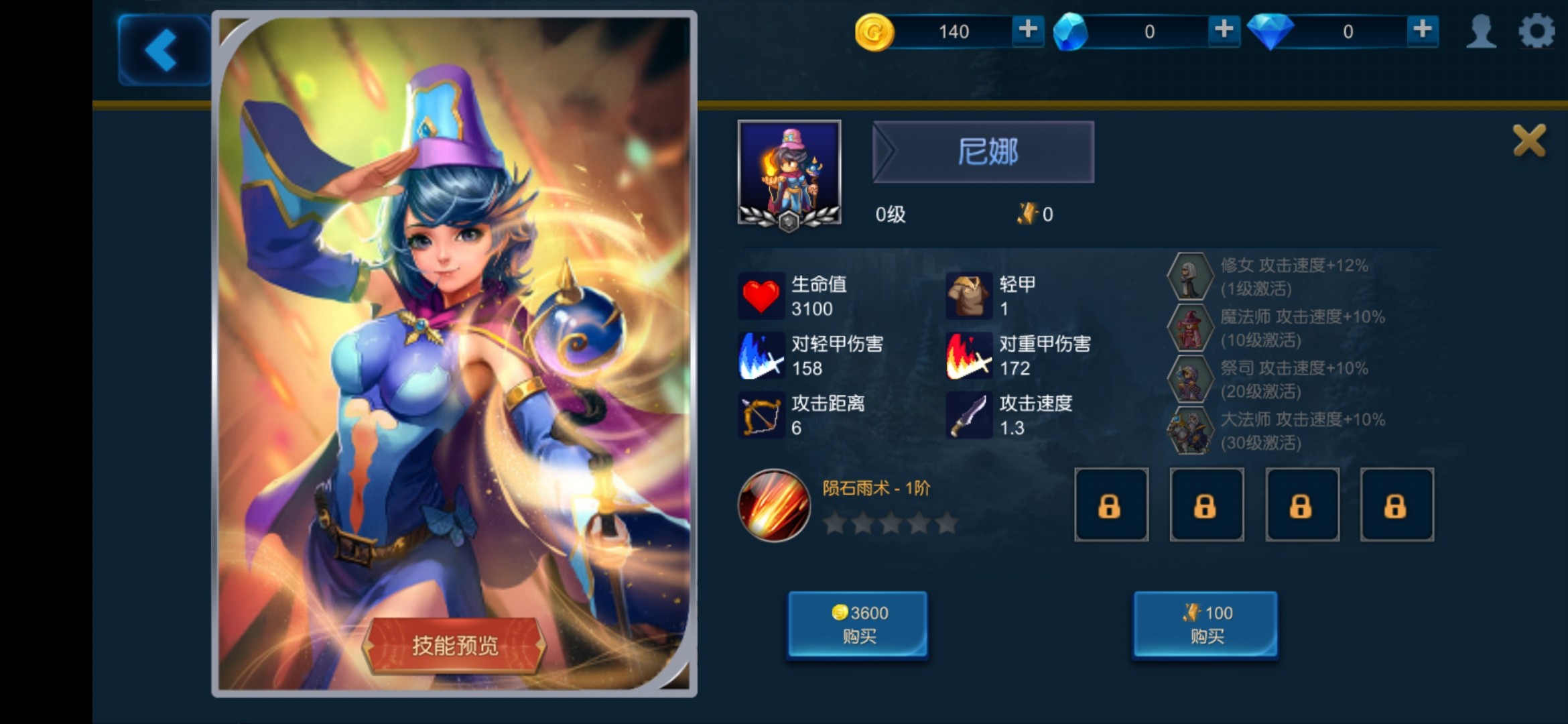Select the 攻击距离 bow icon
The height and width of the screenshot is (724, 1568).
click(762, 414)
